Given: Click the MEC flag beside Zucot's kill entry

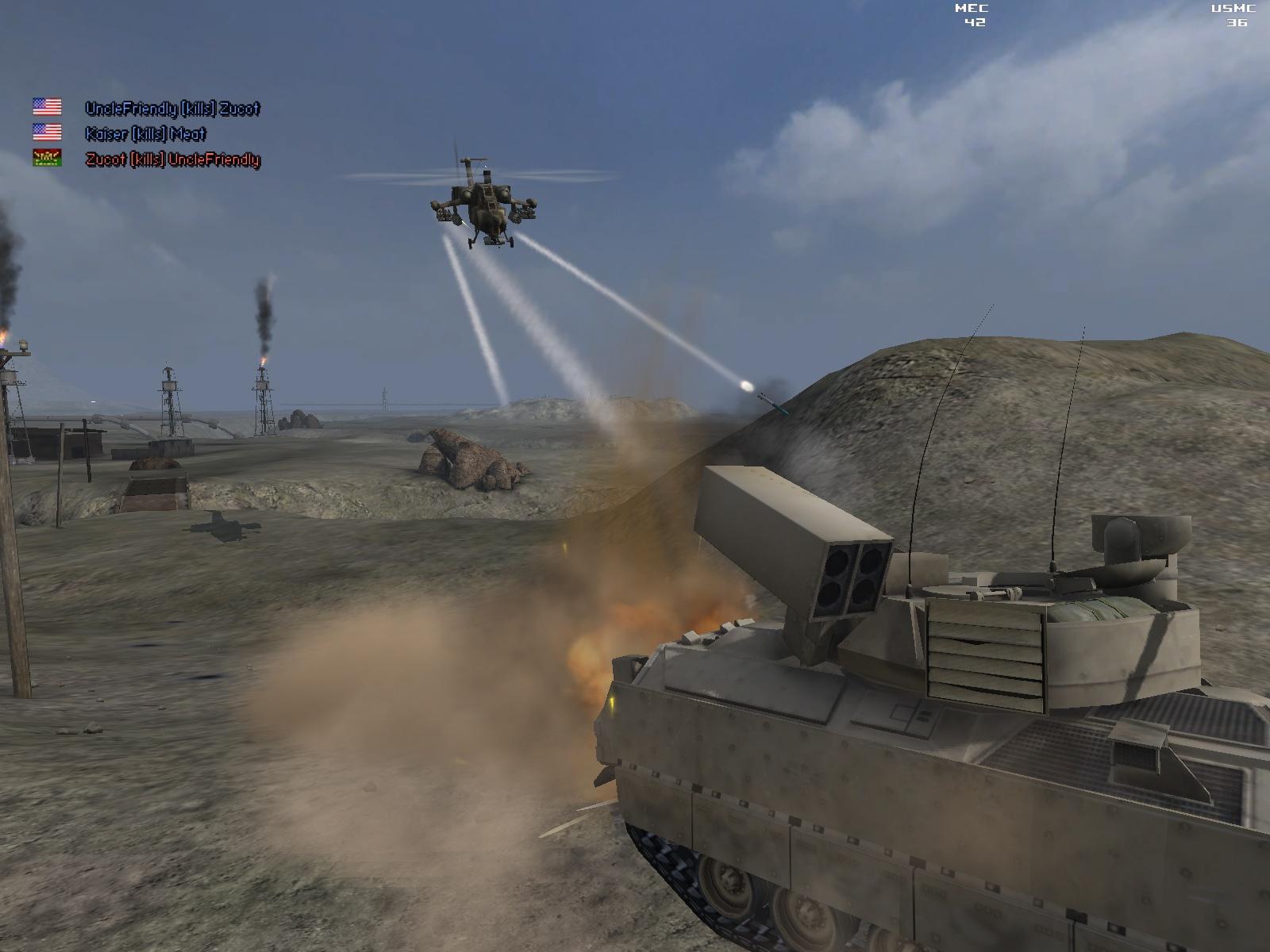Looking at the screenshot, I should click(45, 159).
